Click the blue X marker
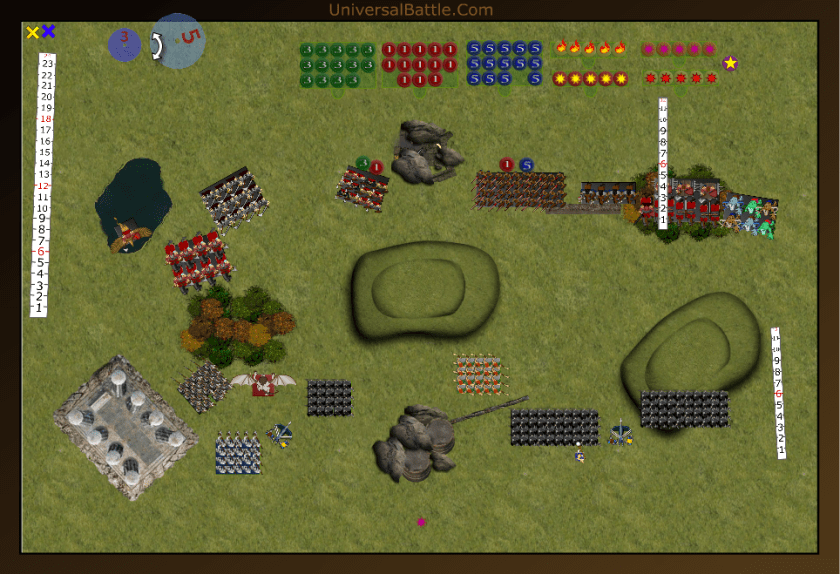The height and width of the screenshot is (574, 840). coord(48,31)
